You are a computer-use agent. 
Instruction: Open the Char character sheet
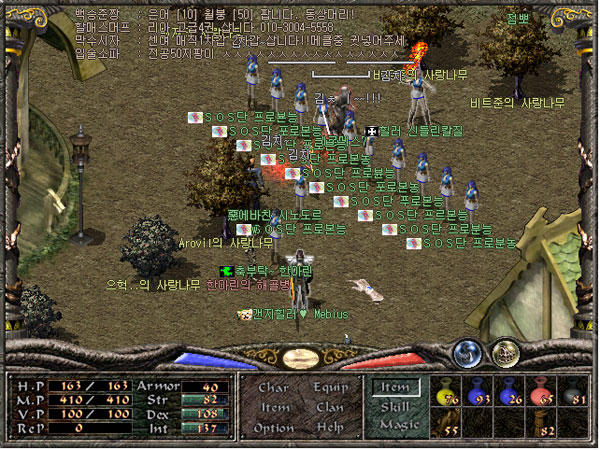click(274, 387)
